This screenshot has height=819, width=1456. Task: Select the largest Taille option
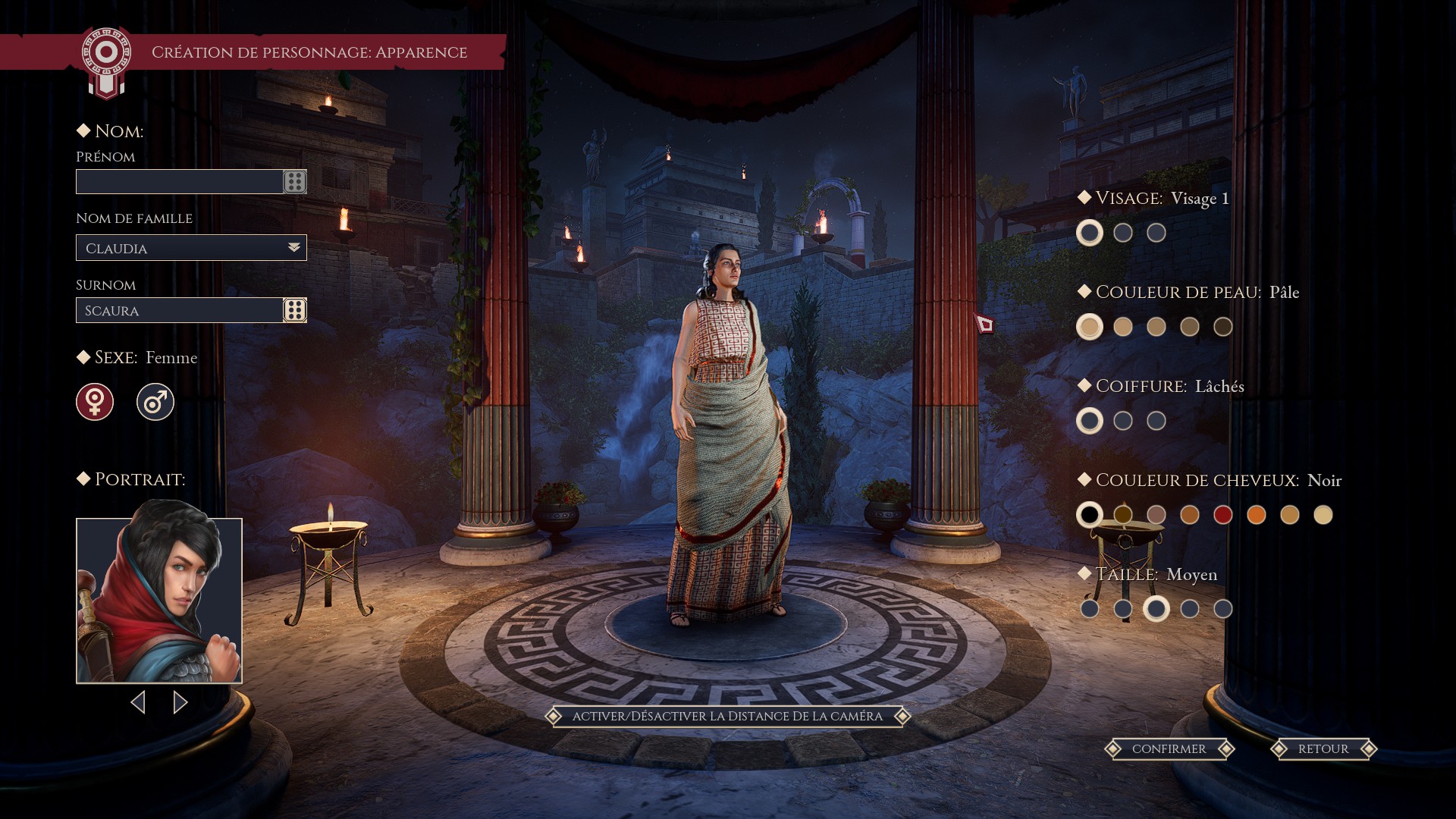[1223, 609]
